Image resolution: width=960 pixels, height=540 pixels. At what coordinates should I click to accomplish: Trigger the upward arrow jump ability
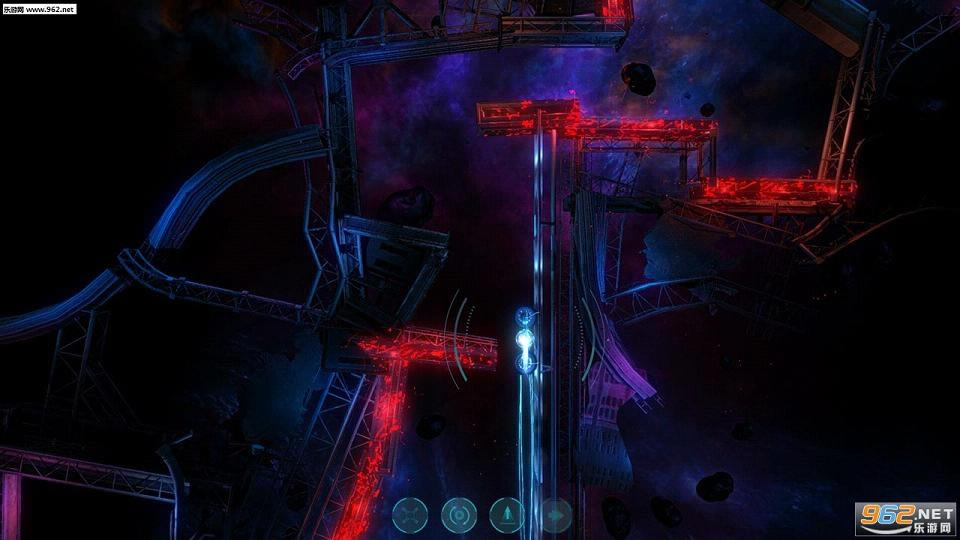507,515
